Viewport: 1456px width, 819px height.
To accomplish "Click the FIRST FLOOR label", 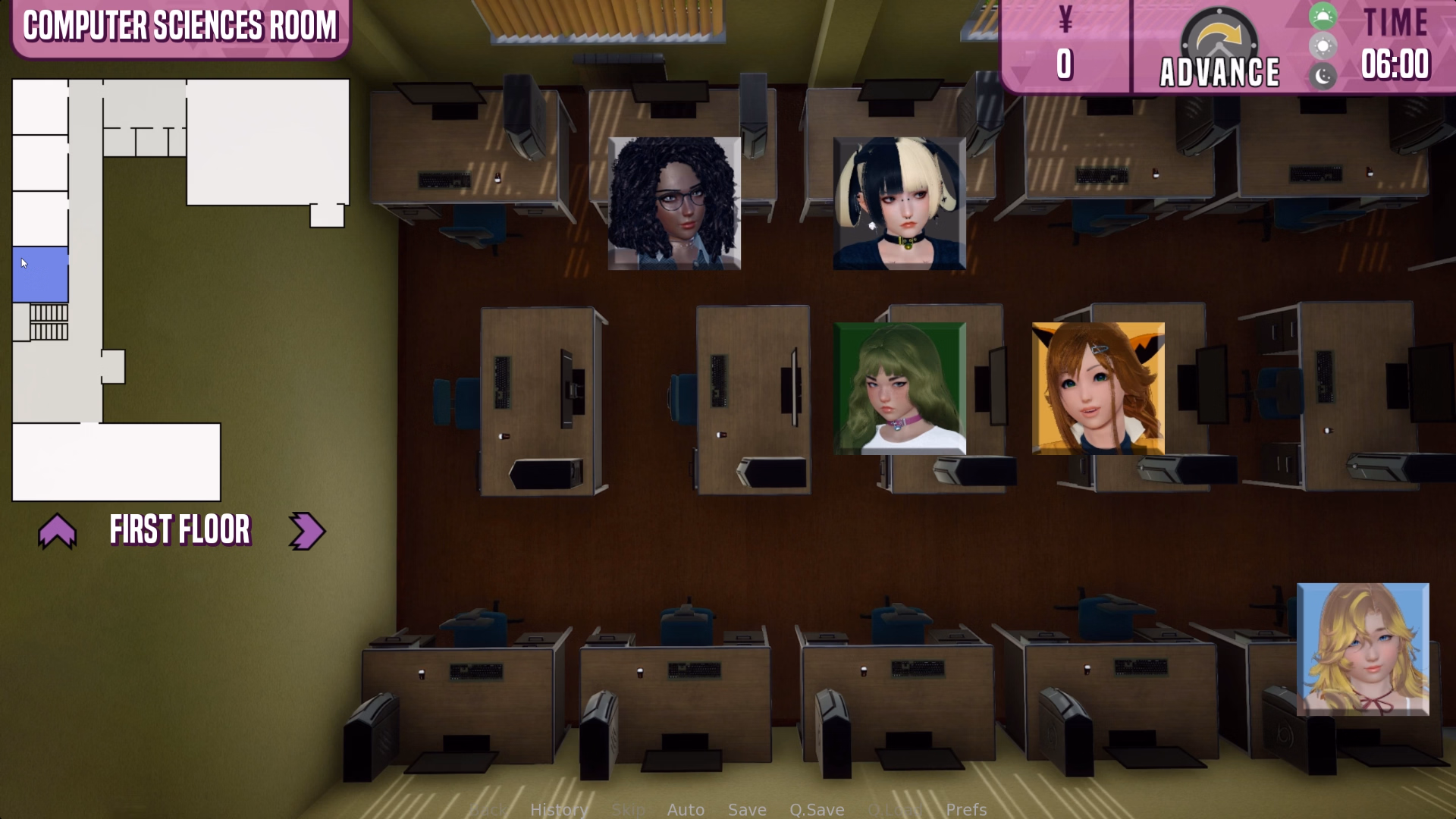I will coord(180,531).
